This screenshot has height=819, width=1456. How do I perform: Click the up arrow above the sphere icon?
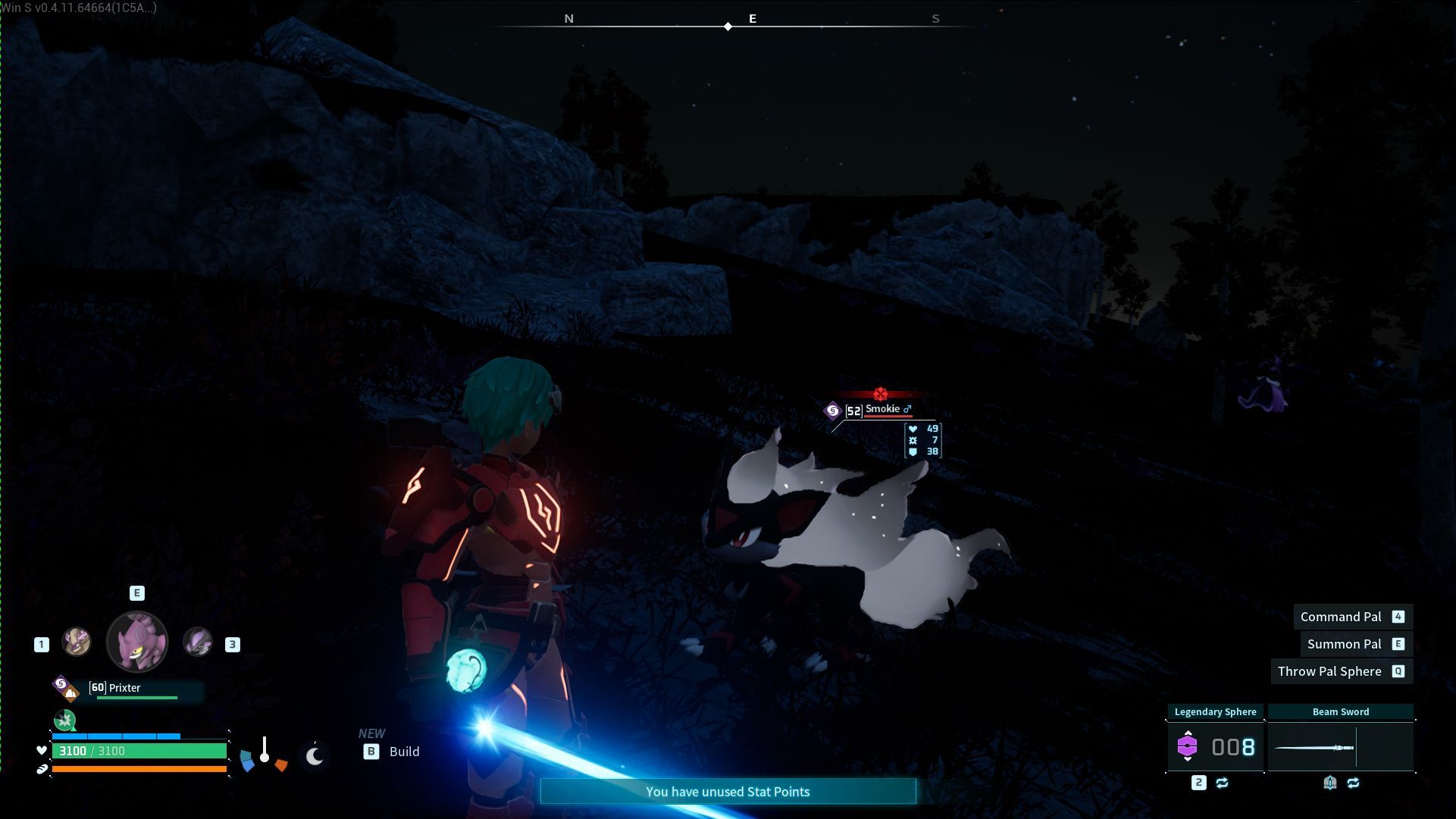pos(1188,733)
